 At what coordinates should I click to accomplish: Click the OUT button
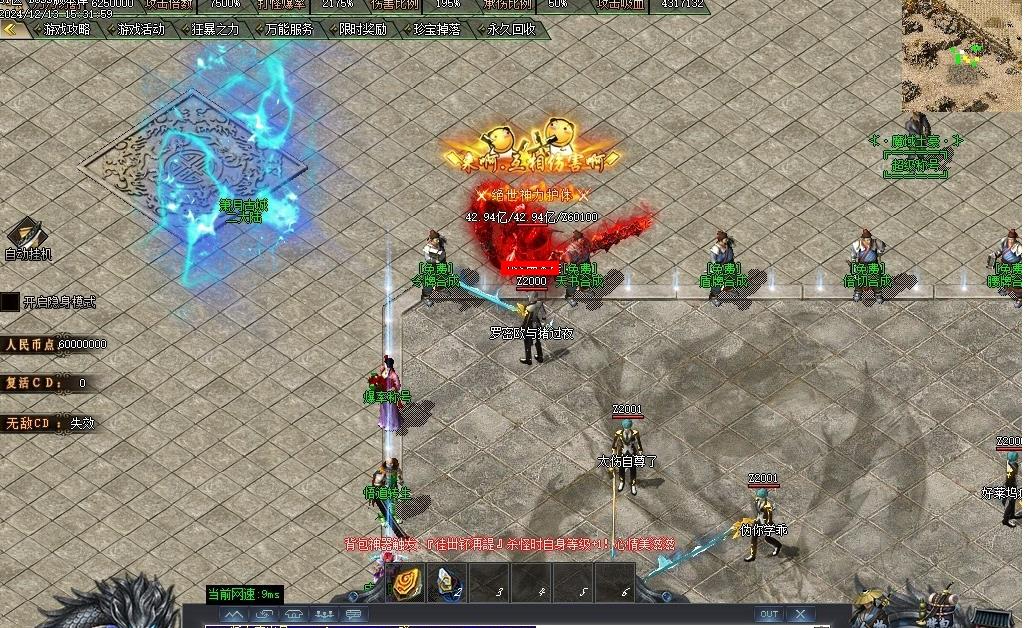(x=769, y=614)
